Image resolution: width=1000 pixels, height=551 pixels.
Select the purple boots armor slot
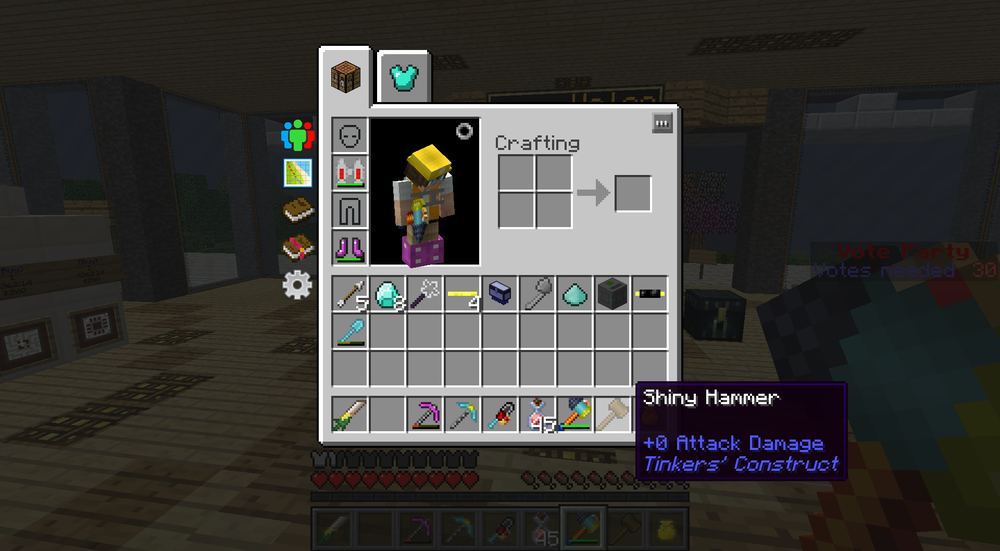350,246
